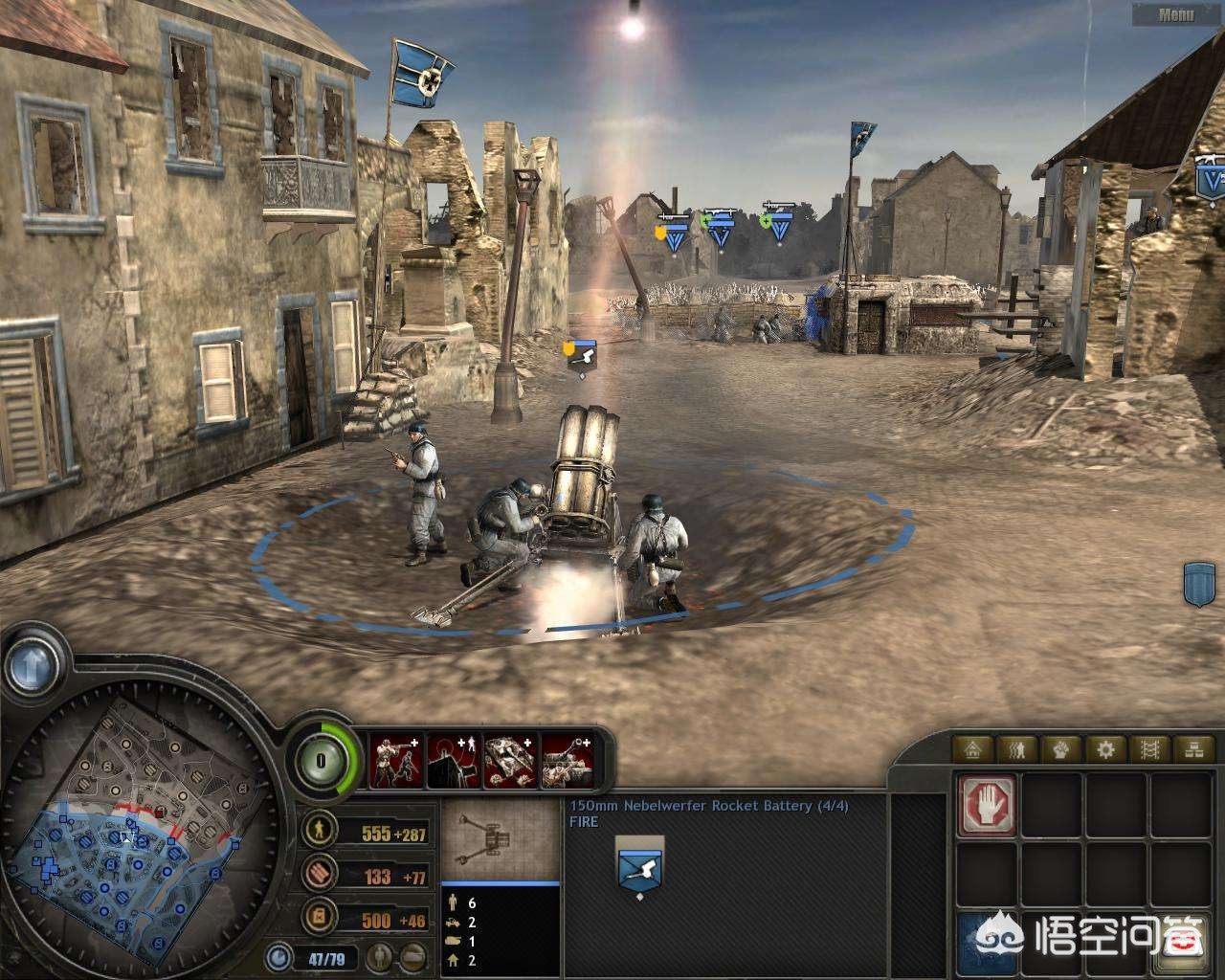Open the Menu button
The width and height of the screenshot is (1225, 980).
(x=1176, y=14)
